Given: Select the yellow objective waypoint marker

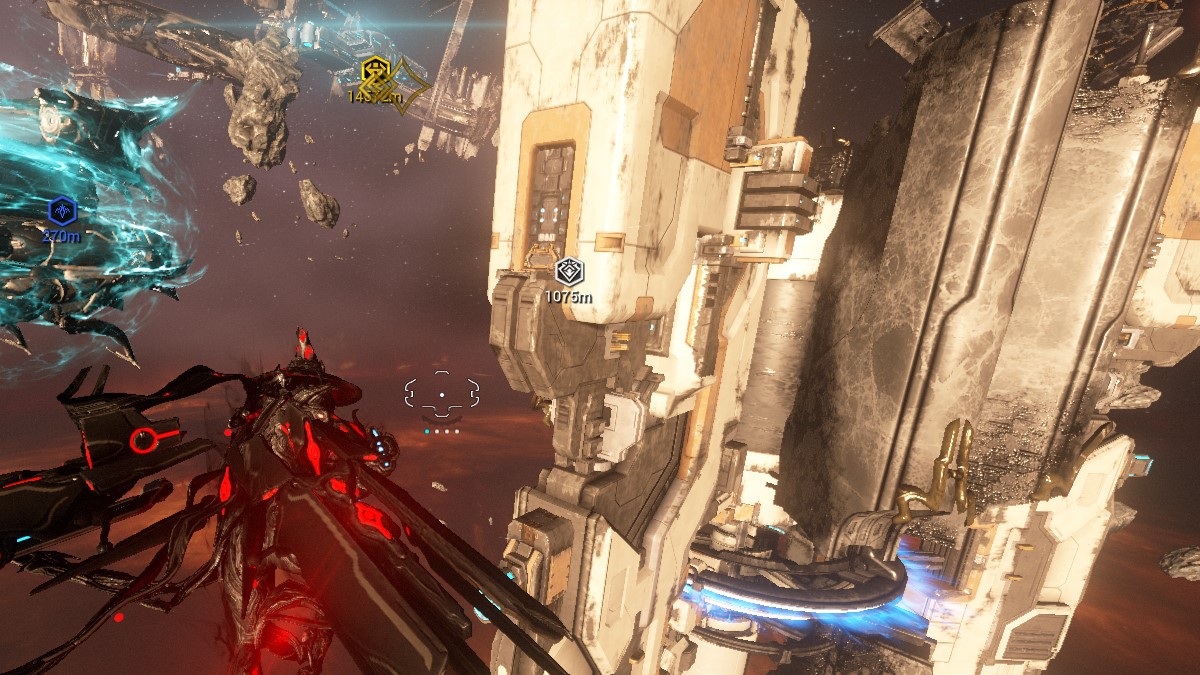Looking at the screenshot, I should coord(376,72).
